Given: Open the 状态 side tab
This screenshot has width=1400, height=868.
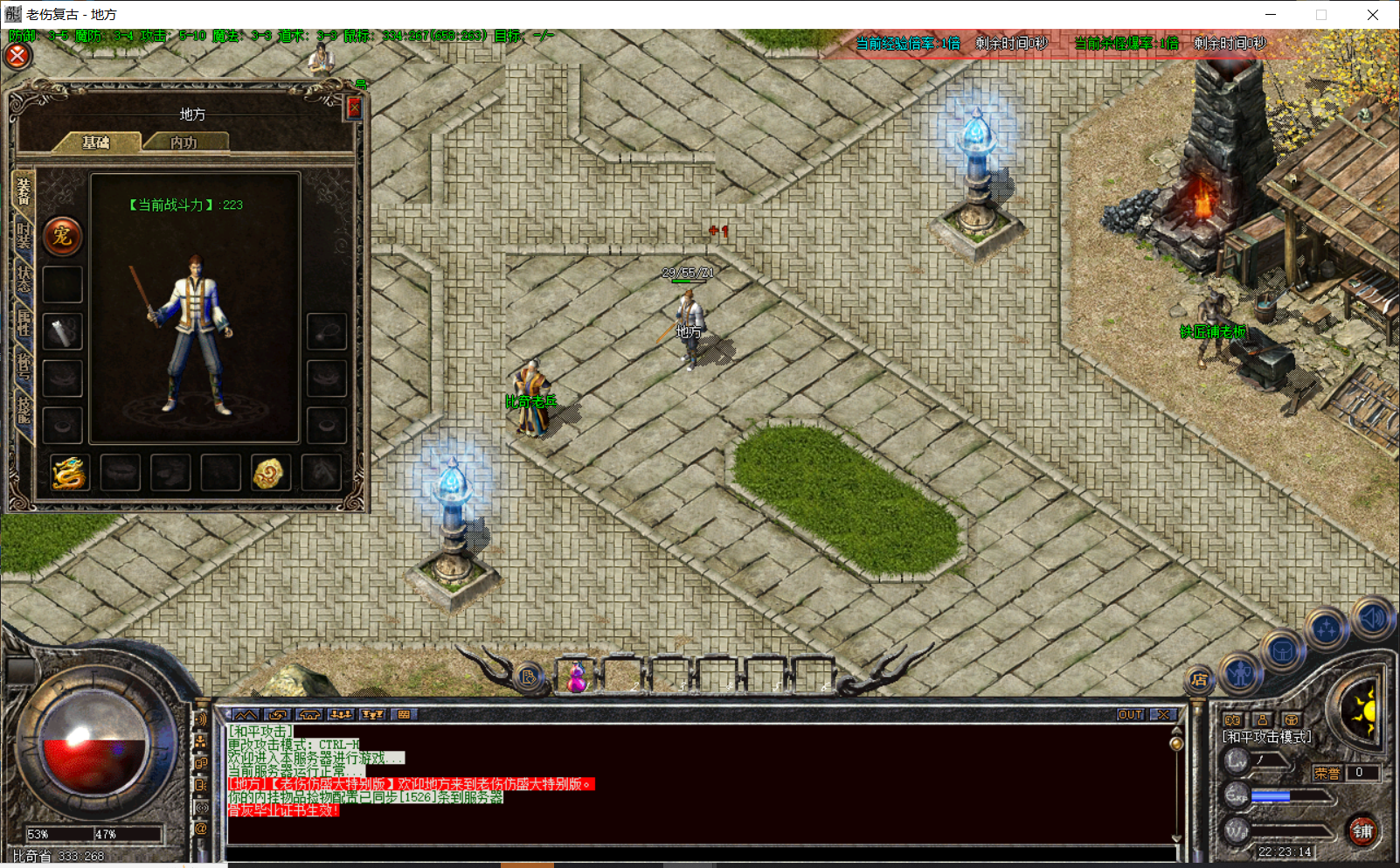Looking at the screenshot, I should 24,278.
